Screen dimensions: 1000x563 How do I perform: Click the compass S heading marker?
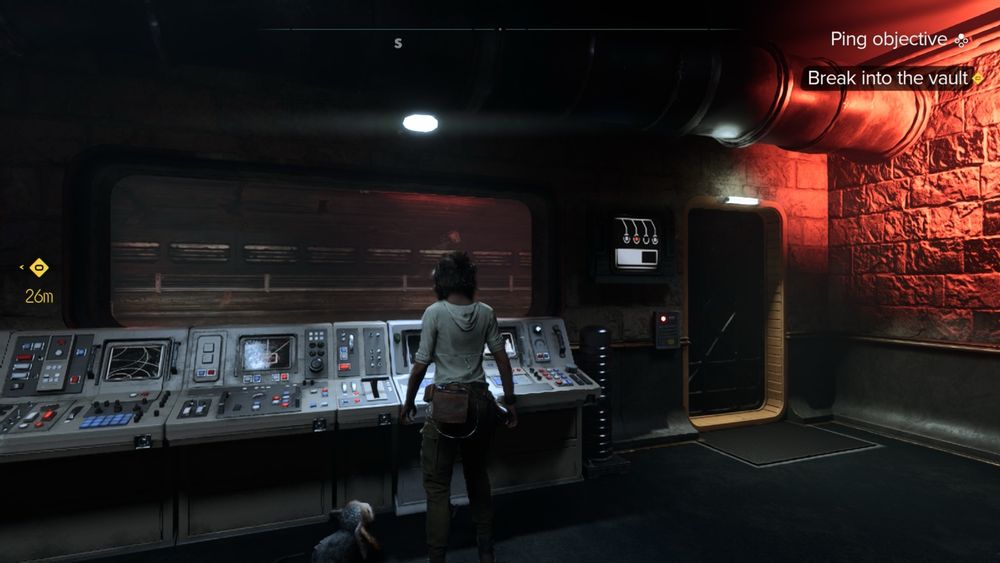[398, 43]
